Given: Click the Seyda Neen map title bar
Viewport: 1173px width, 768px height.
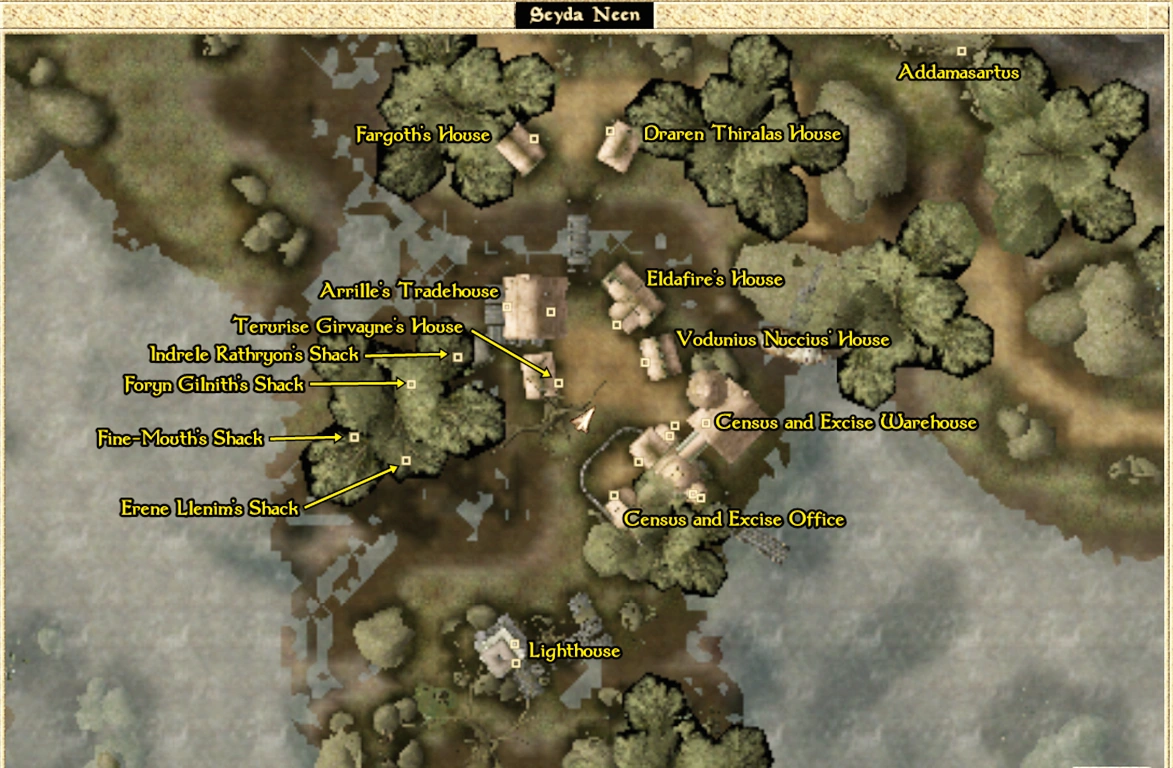Looking at the screenshot, I should click(x=585, y=16).
